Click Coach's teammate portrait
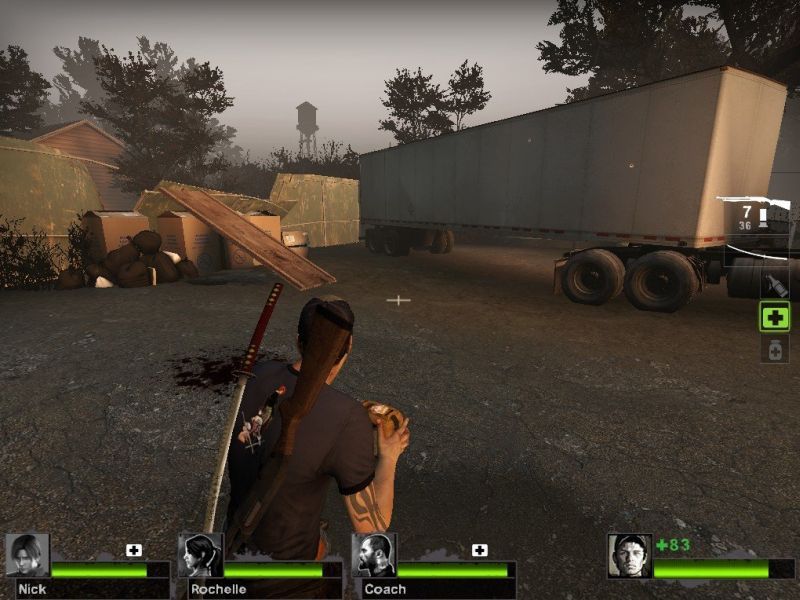 coord(374,556)
